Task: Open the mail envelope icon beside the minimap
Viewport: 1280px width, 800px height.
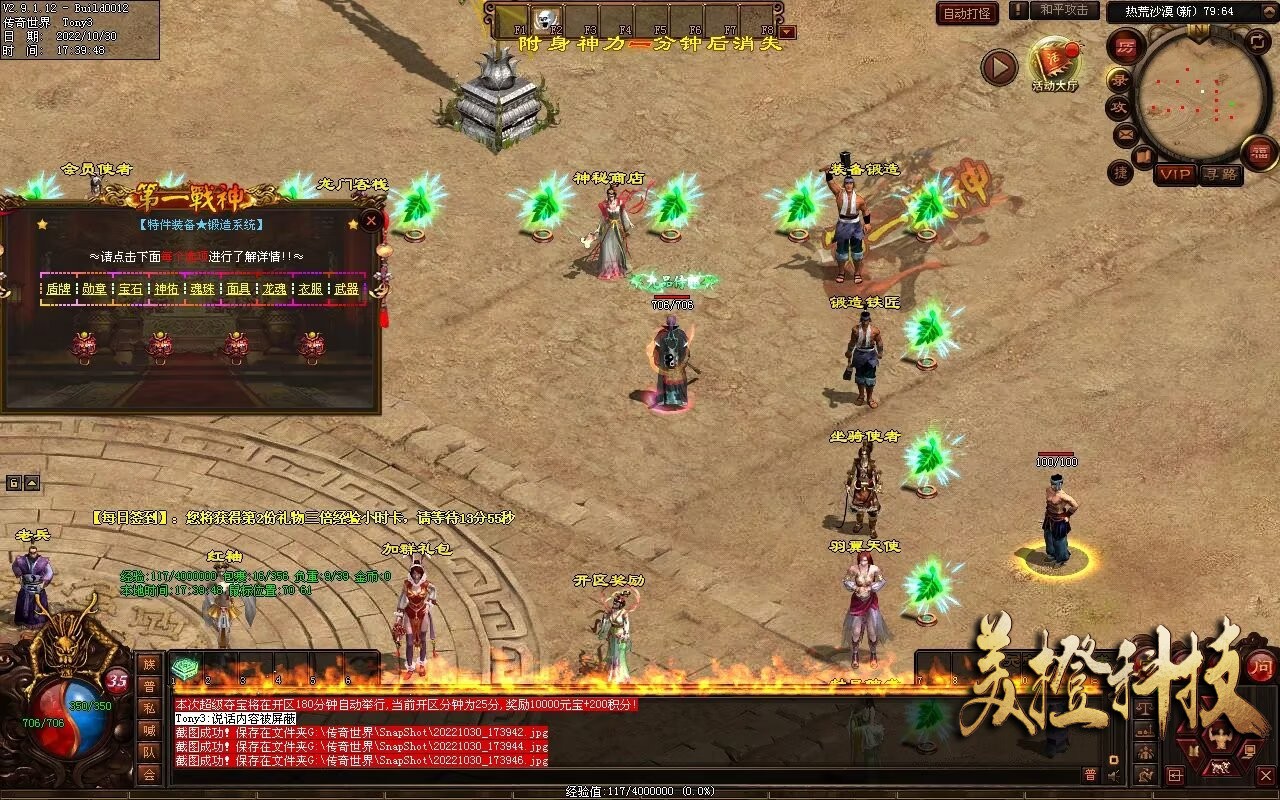Action: click(1125, 133)
